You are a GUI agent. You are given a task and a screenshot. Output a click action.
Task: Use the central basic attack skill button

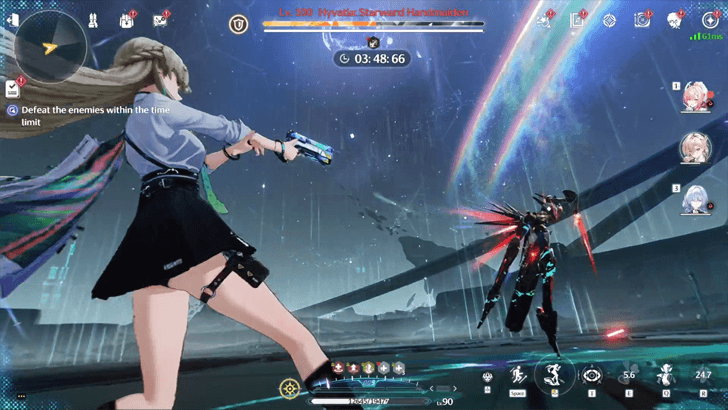coord(552,375)
